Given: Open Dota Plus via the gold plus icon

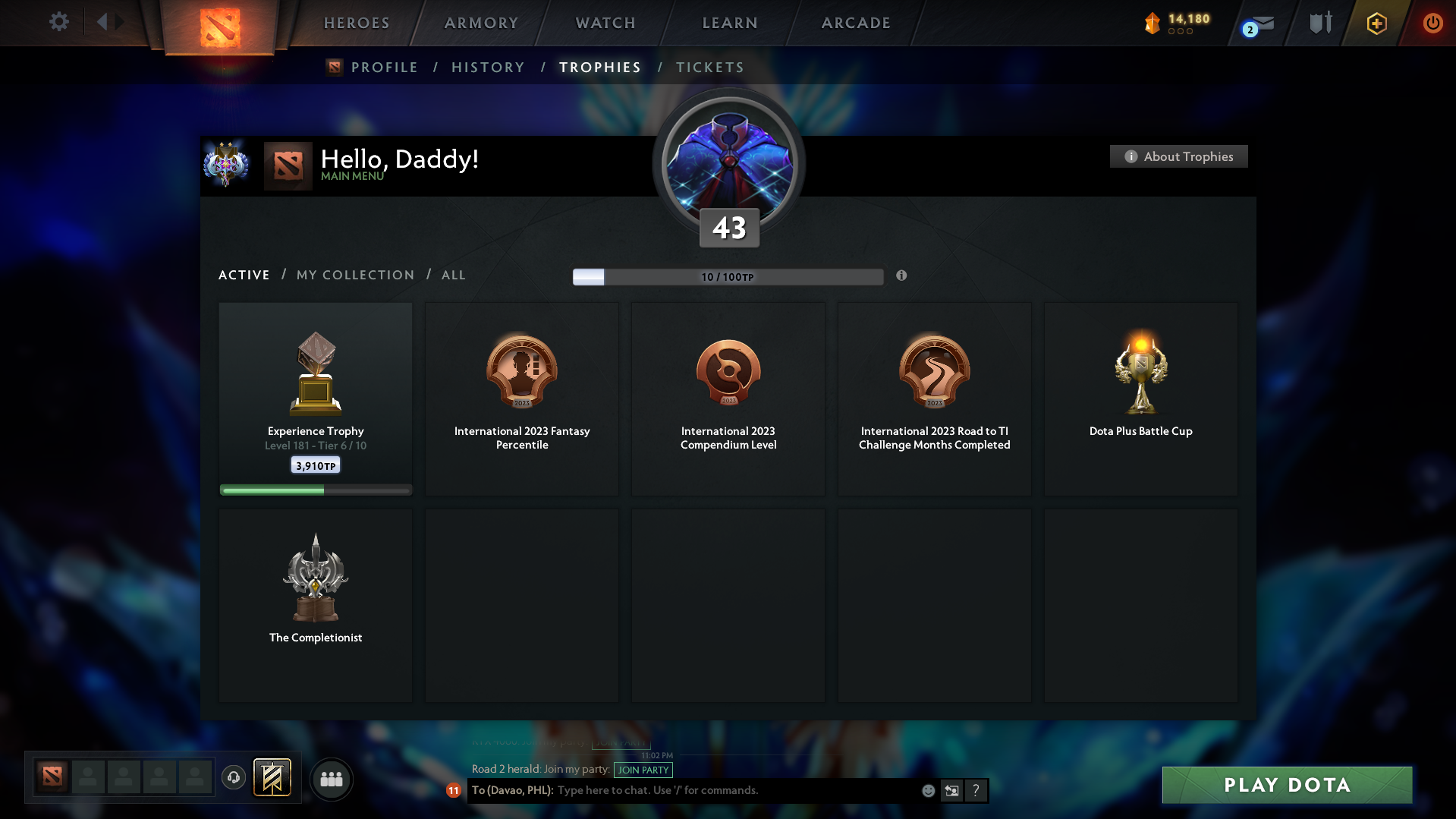Looking at the screenshot, I should 1376,23.
